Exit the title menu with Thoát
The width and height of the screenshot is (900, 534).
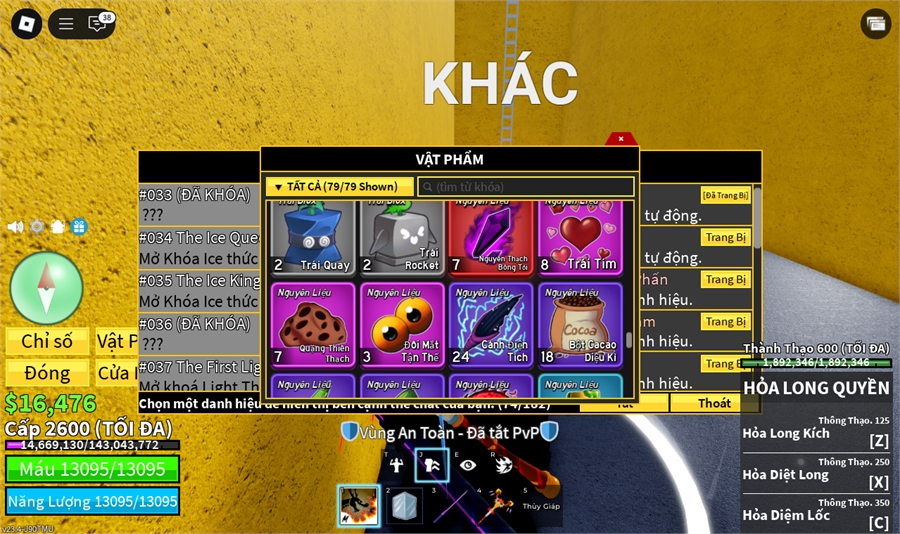click(714, 403)
